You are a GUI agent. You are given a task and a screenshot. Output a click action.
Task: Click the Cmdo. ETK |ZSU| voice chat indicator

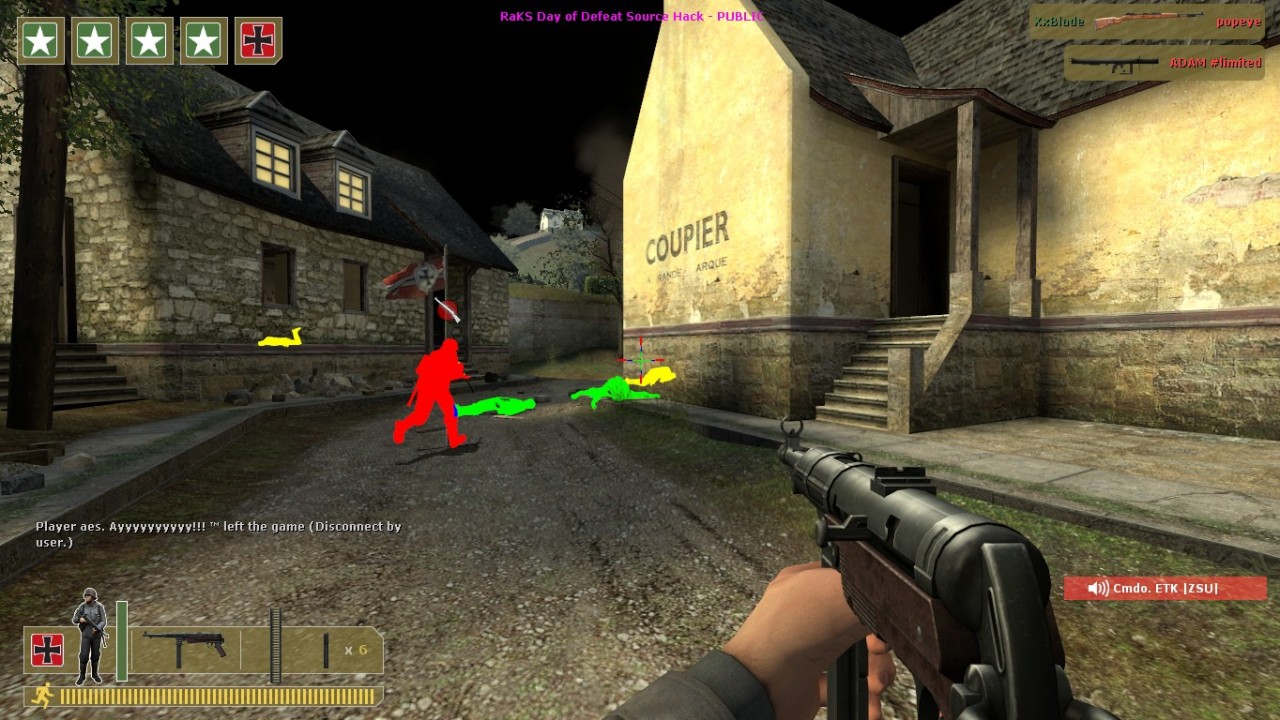[1165, 588]
